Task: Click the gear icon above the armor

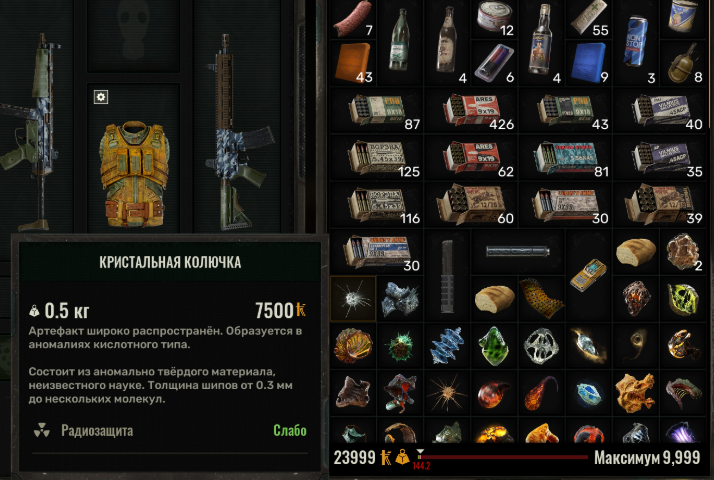Action: (x=101, y=97)
